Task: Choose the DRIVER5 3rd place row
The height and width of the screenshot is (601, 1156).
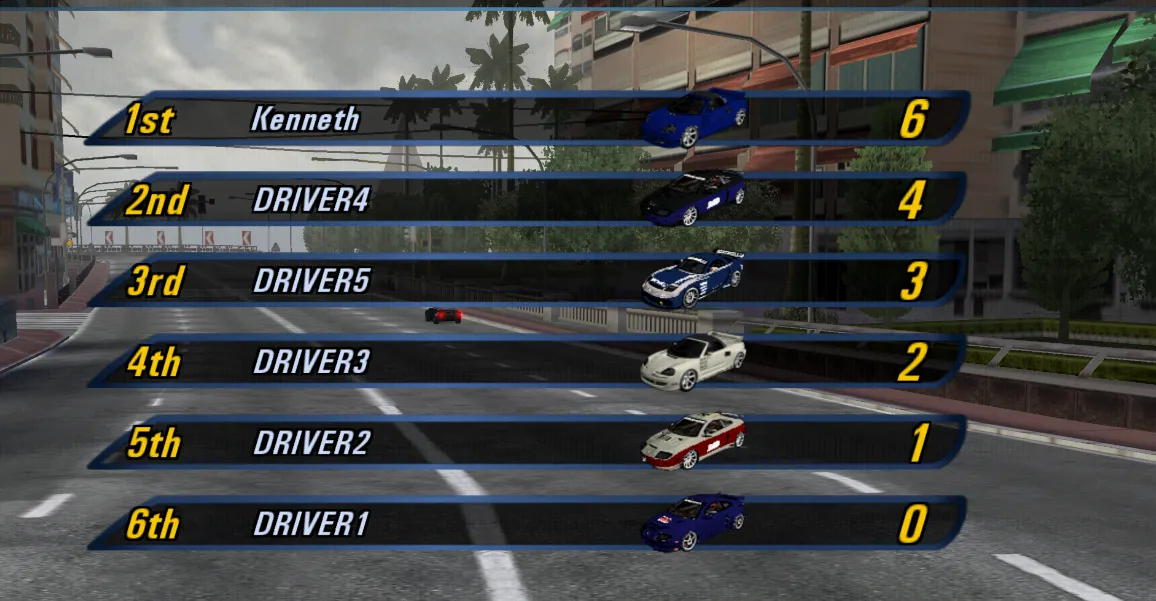Action: point(527,281)
